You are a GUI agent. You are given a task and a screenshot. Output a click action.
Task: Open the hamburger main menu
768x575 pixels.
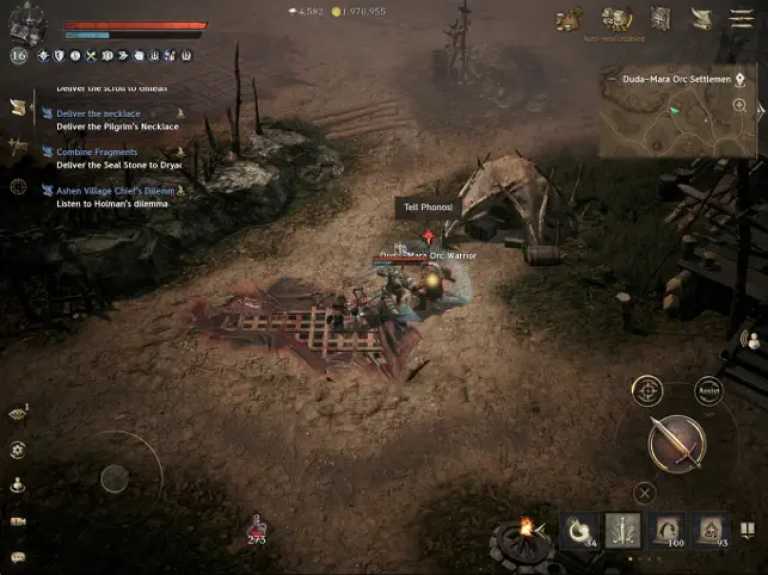pos(741,18)
